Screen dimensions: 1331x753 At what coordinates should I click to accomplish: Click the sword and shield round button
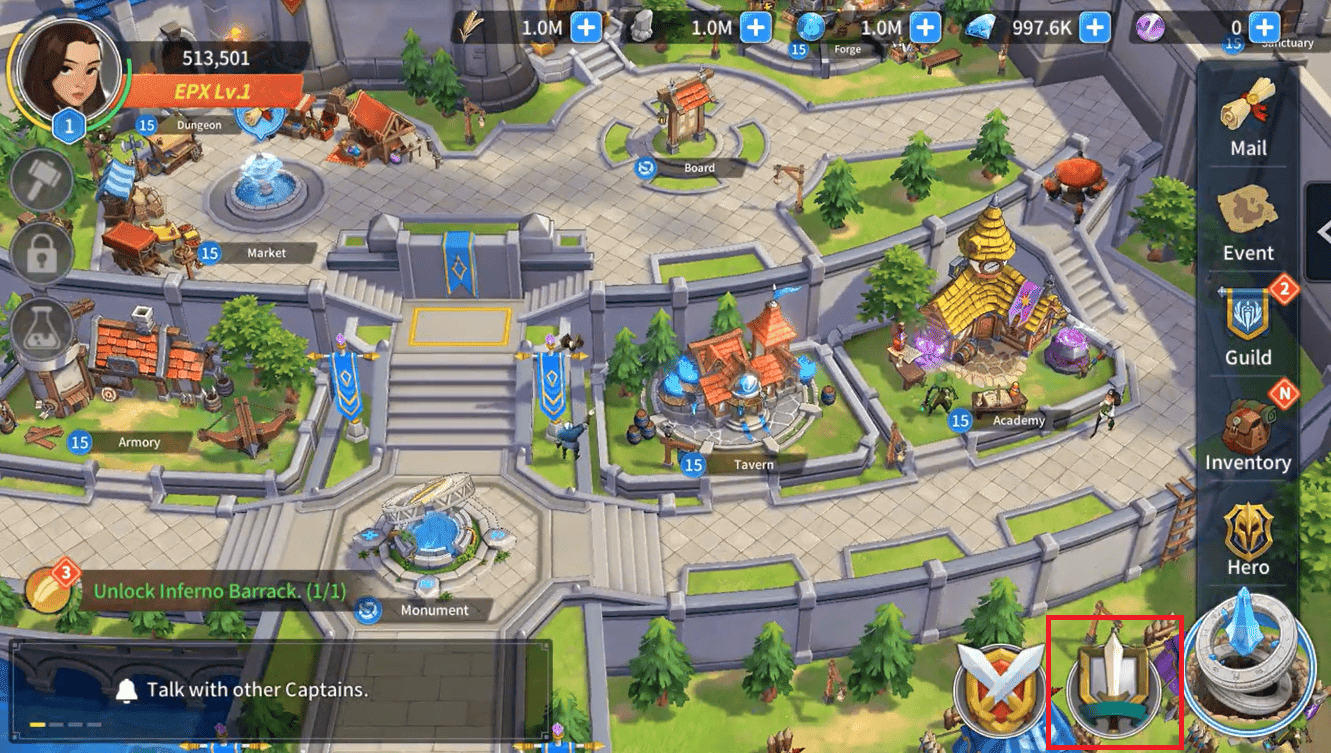click(x=1114, y=683)
